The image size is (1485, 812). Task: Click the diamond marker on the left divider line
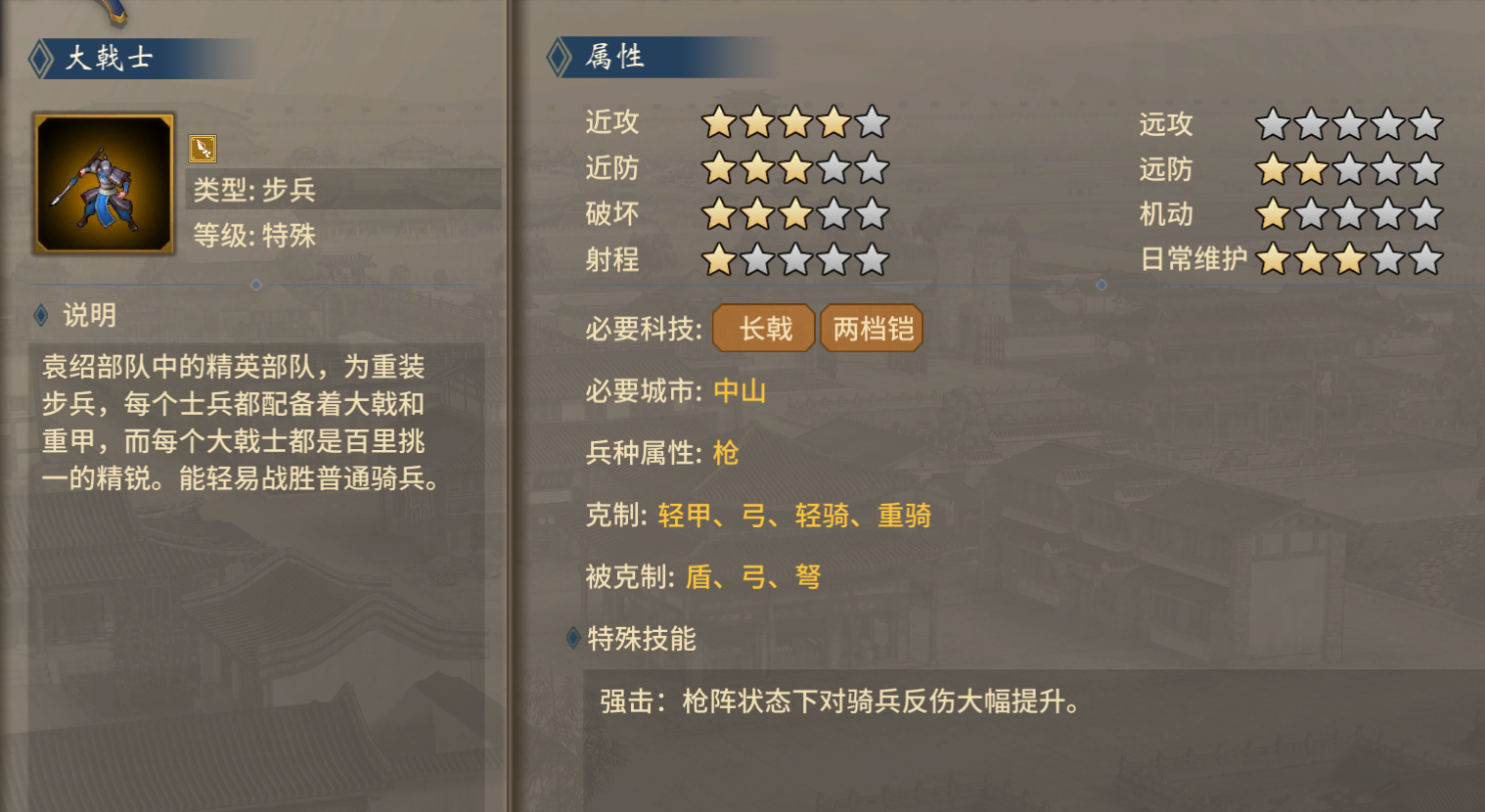click(x=255, y=285)
